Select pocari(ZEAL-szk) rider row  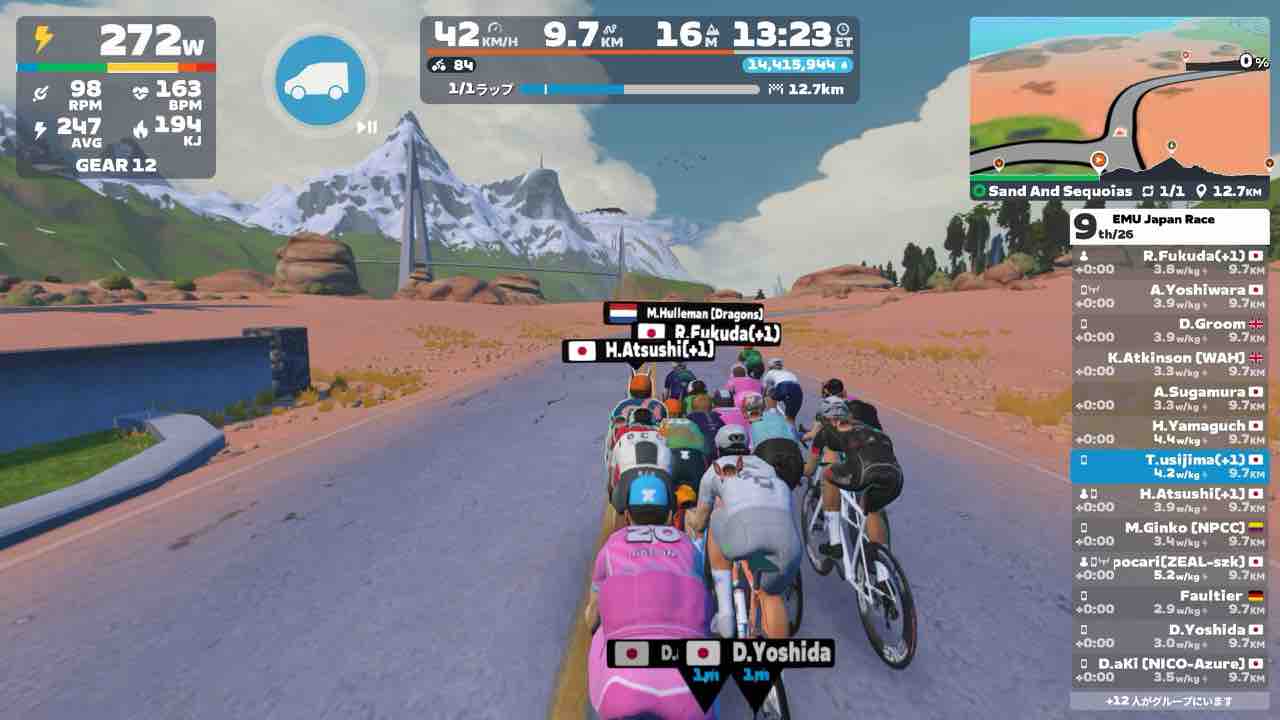click(x=1169, y=568)
